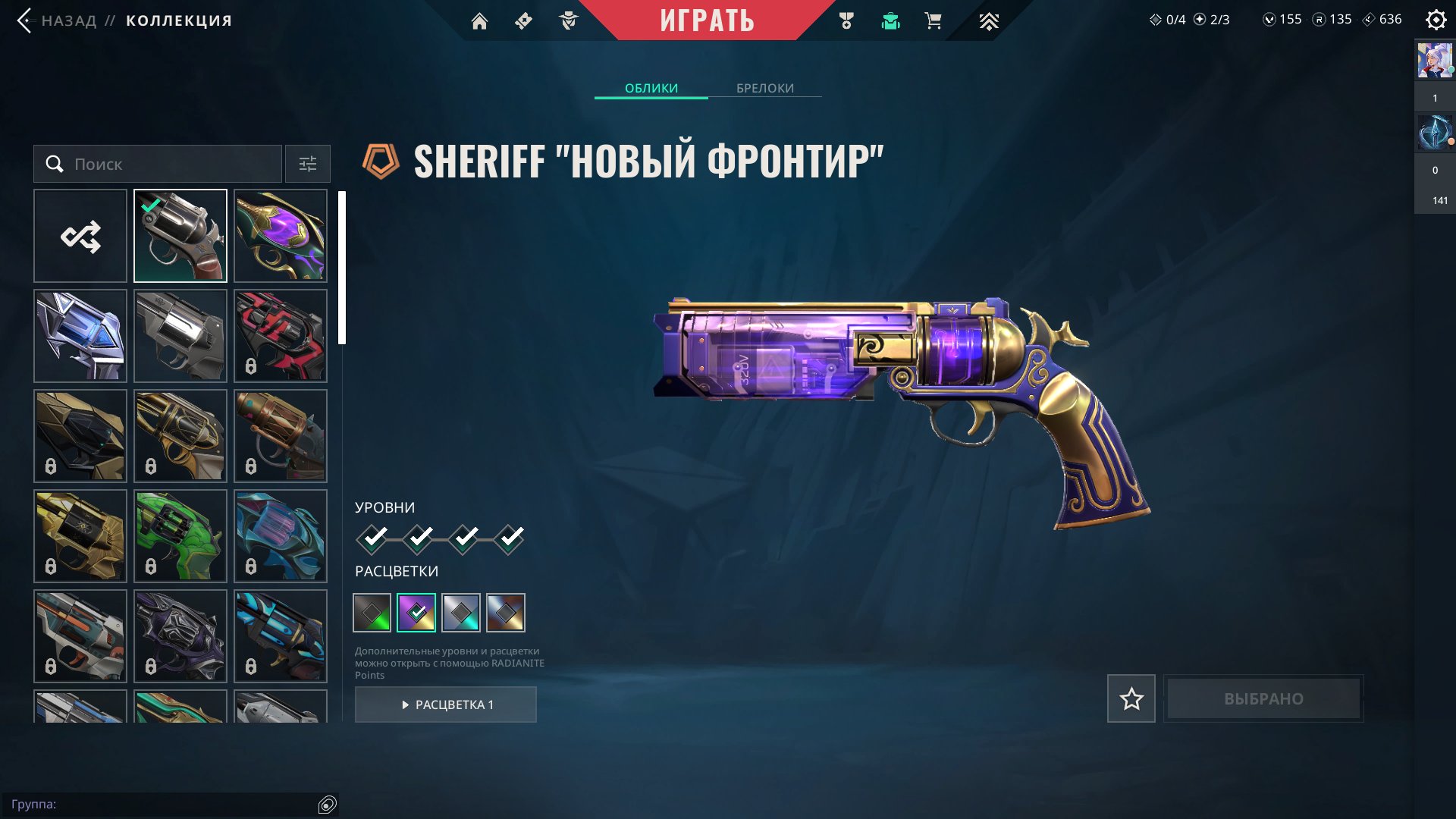Toggle the favorite star for the Sheriff skin

1131,698
